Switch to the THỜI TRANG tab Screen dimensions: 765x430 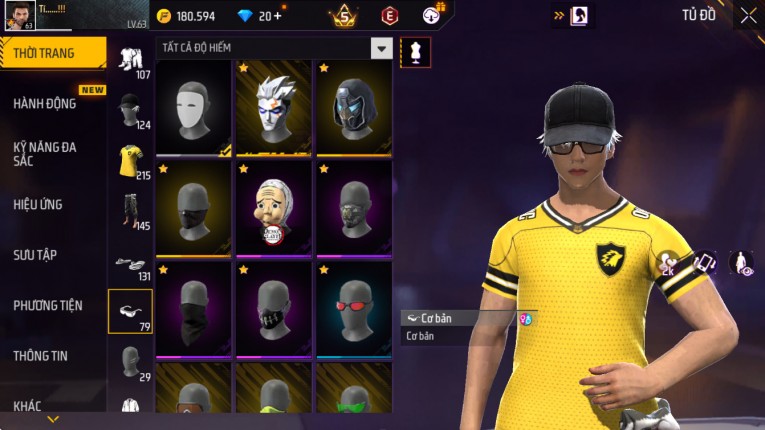(50, 53)
